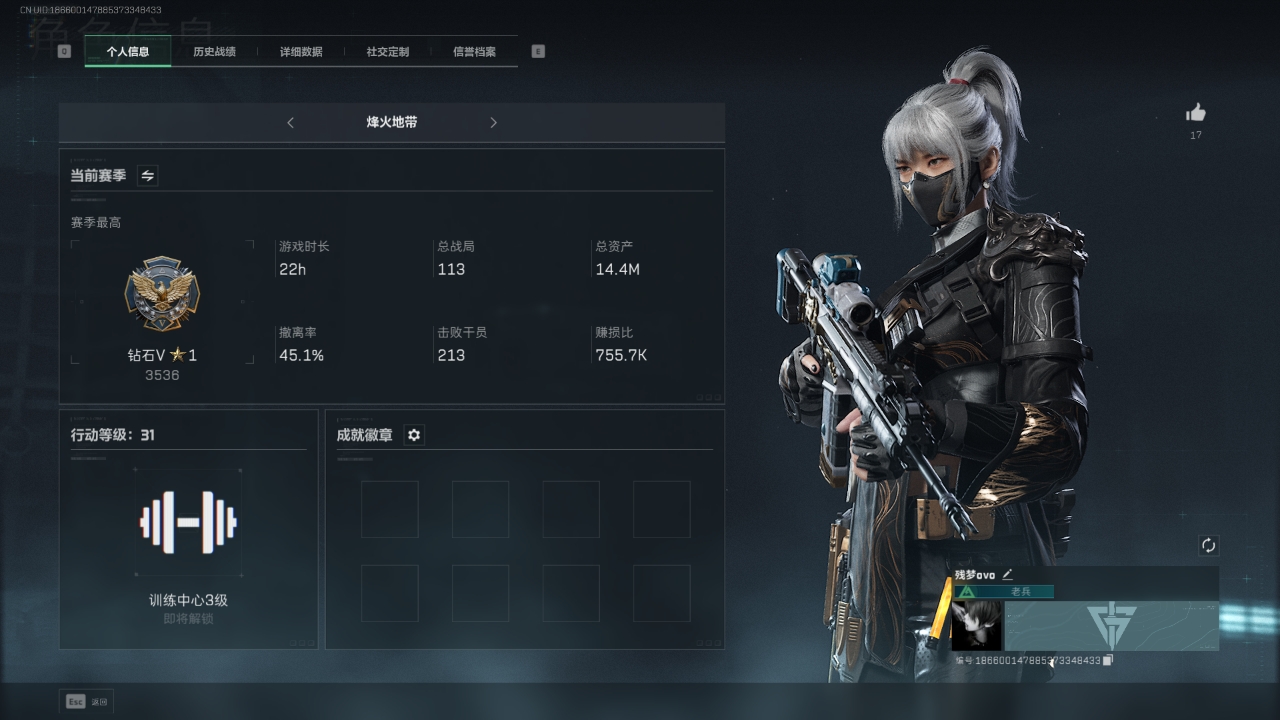Click the right arrow beside 烽火地带
Image resolution: width=1280 pixels, height=720 pixels.
pos(493,123)
